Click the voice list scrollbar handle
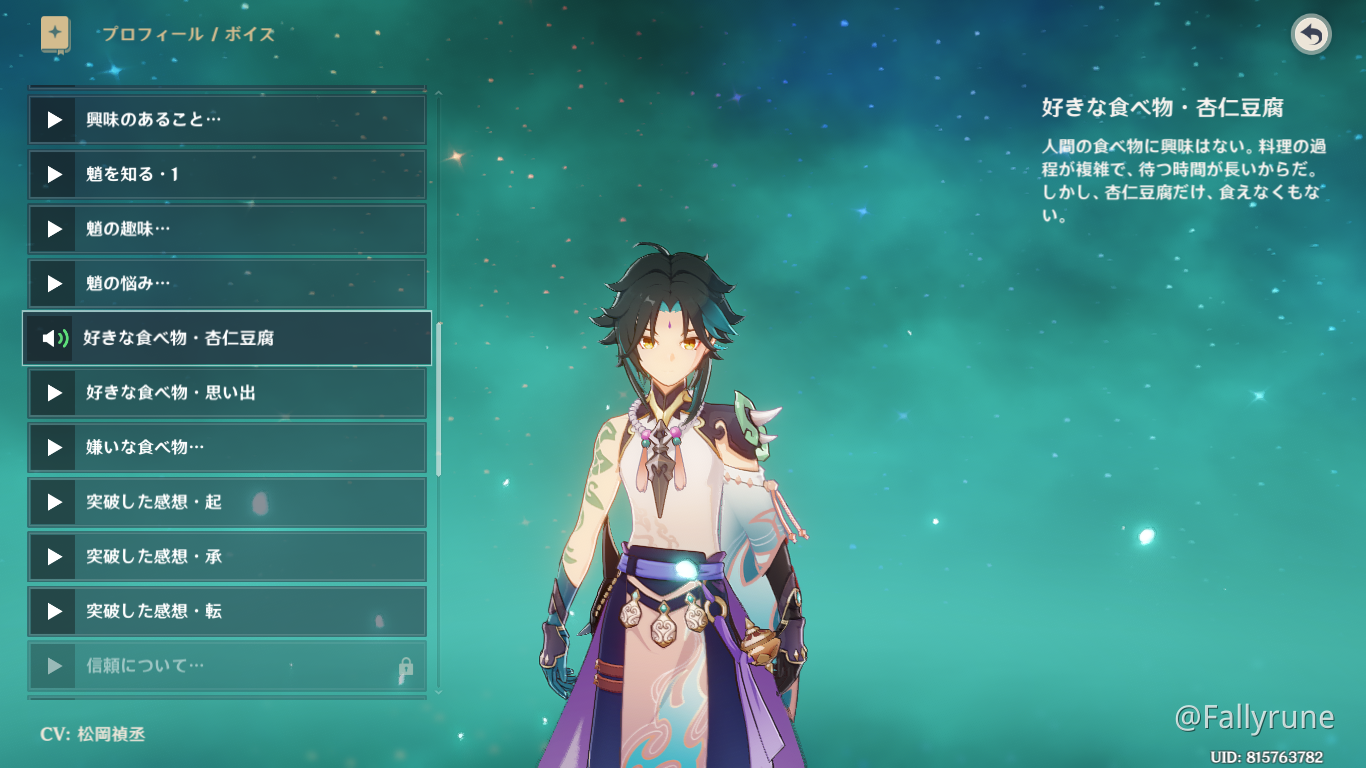Image resolution: width=1366 pixels, height=768 pixels. 438,400
